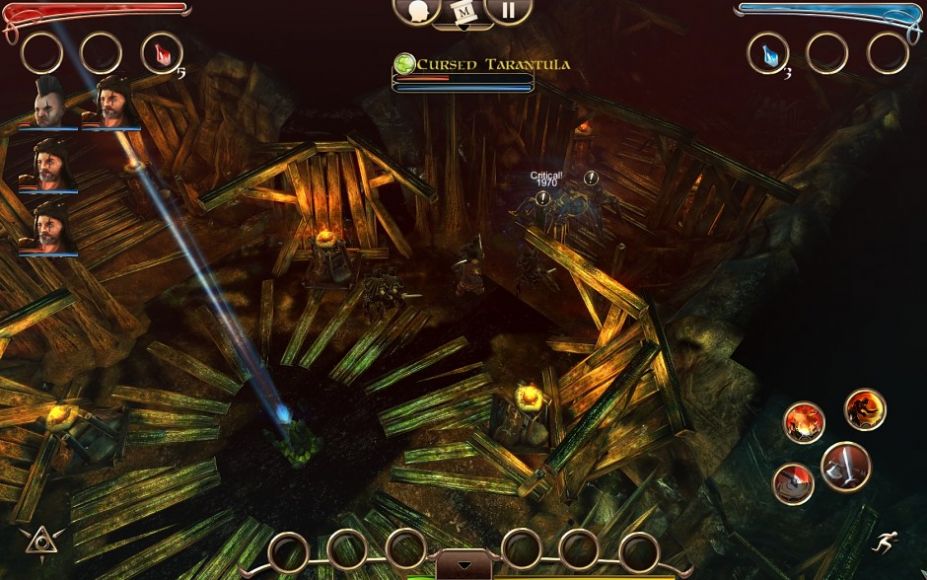The height and width of the screenshot is (580, 927).
Task: Click the eye triangle icon
Action: [x=38, y=540]
